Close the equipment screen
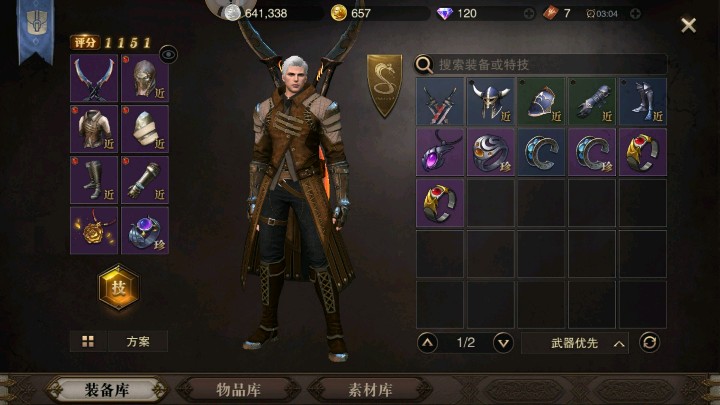Image resolution: width=720 pixels, height=405 pixels. coord(688,26)
